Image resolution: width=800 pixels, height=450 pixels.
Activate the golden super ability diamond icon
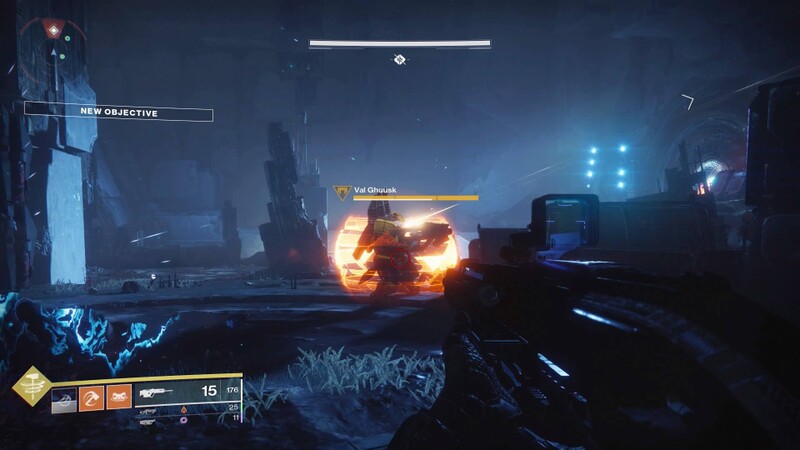pyautogui.click(x=31, y=388)
